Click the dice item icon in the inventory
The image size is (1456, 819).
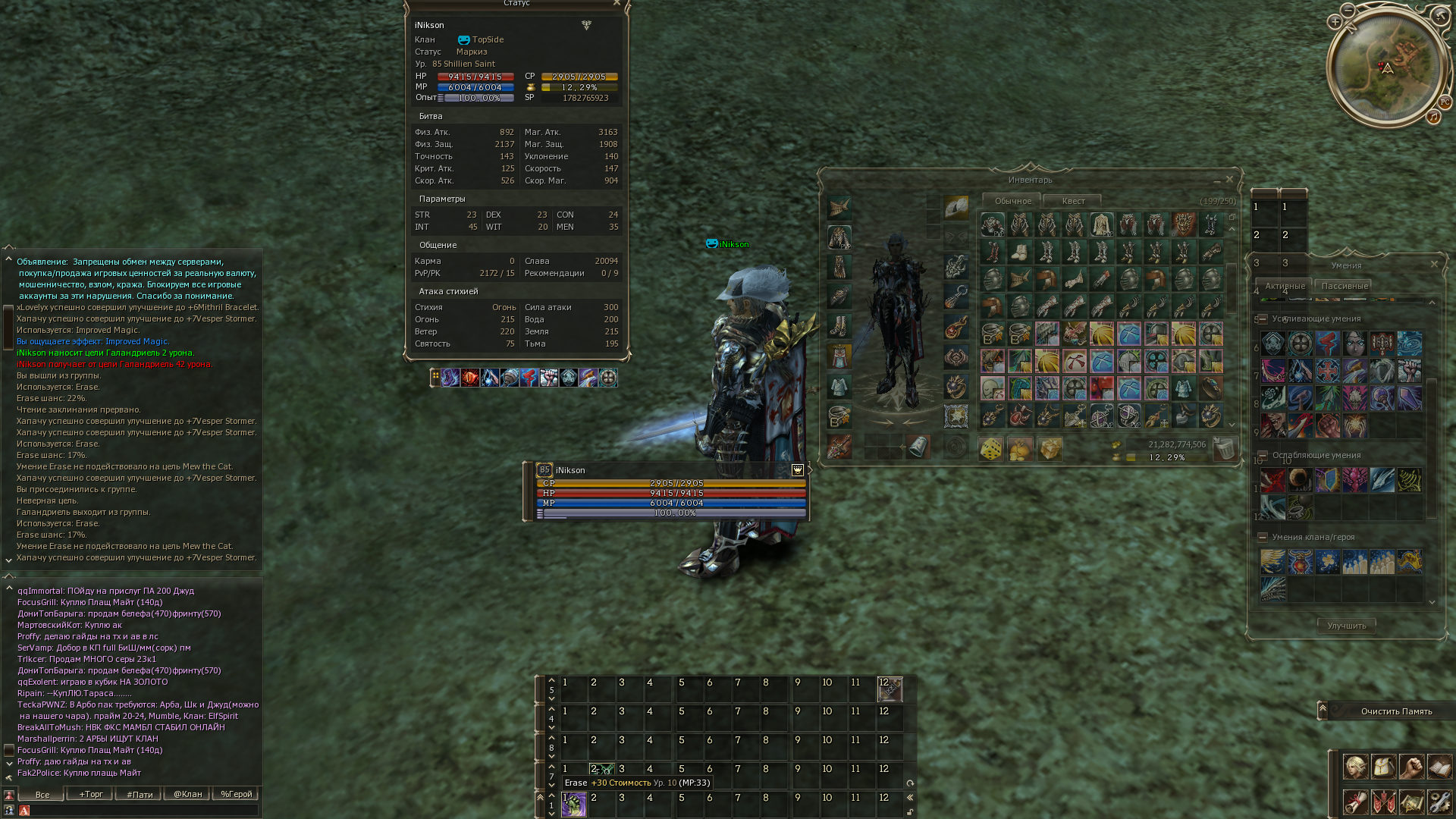coord(990,449)
